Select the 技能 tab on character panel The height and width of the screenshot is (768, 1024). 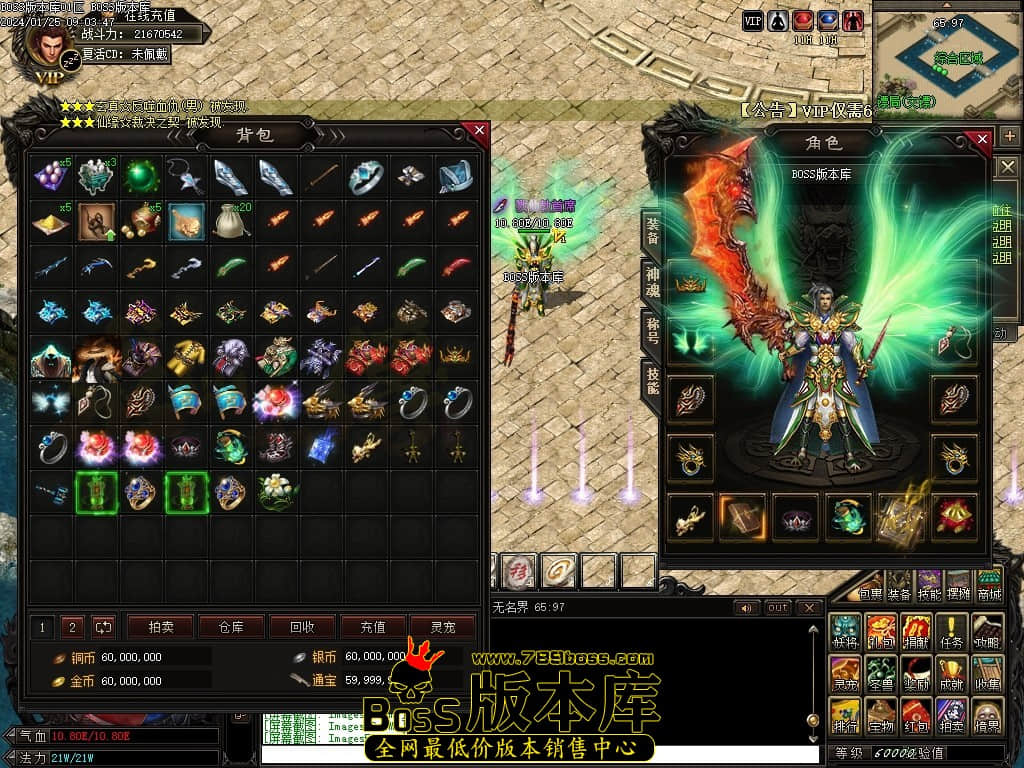pos(652,382)
